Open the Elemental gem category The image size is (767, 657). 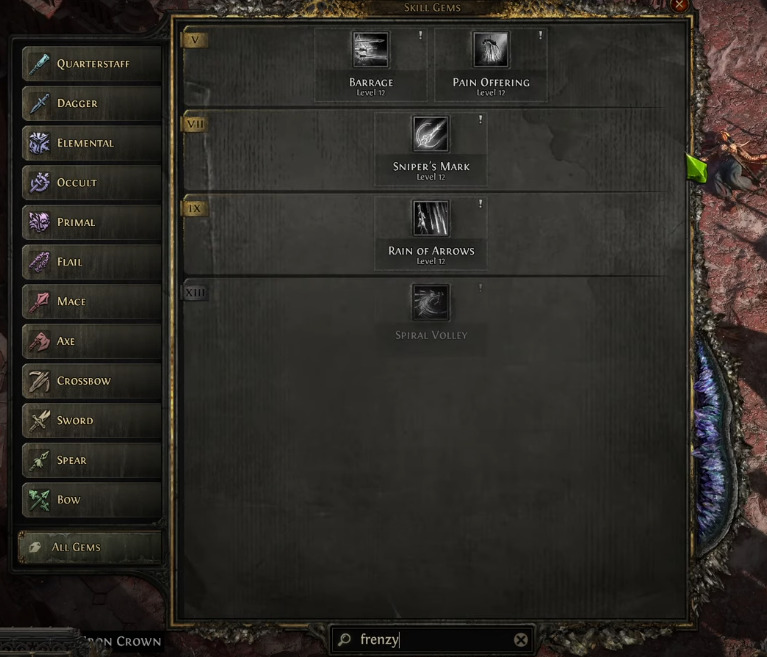pos(91,143)
